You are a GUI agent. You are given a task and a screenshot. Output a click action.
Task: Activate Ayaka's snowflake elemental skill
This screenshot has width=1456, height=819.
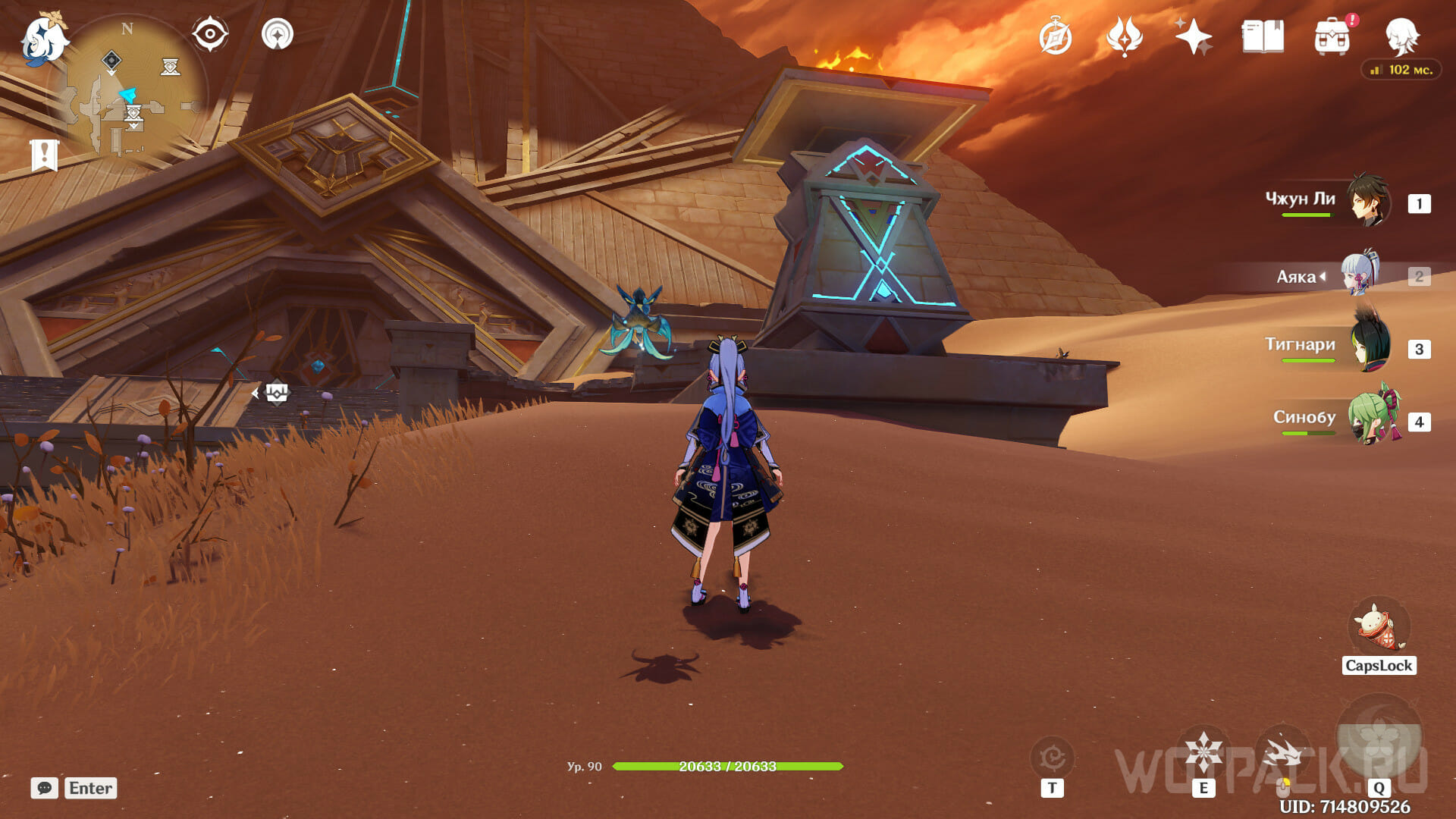click(x=1203, y=752)
